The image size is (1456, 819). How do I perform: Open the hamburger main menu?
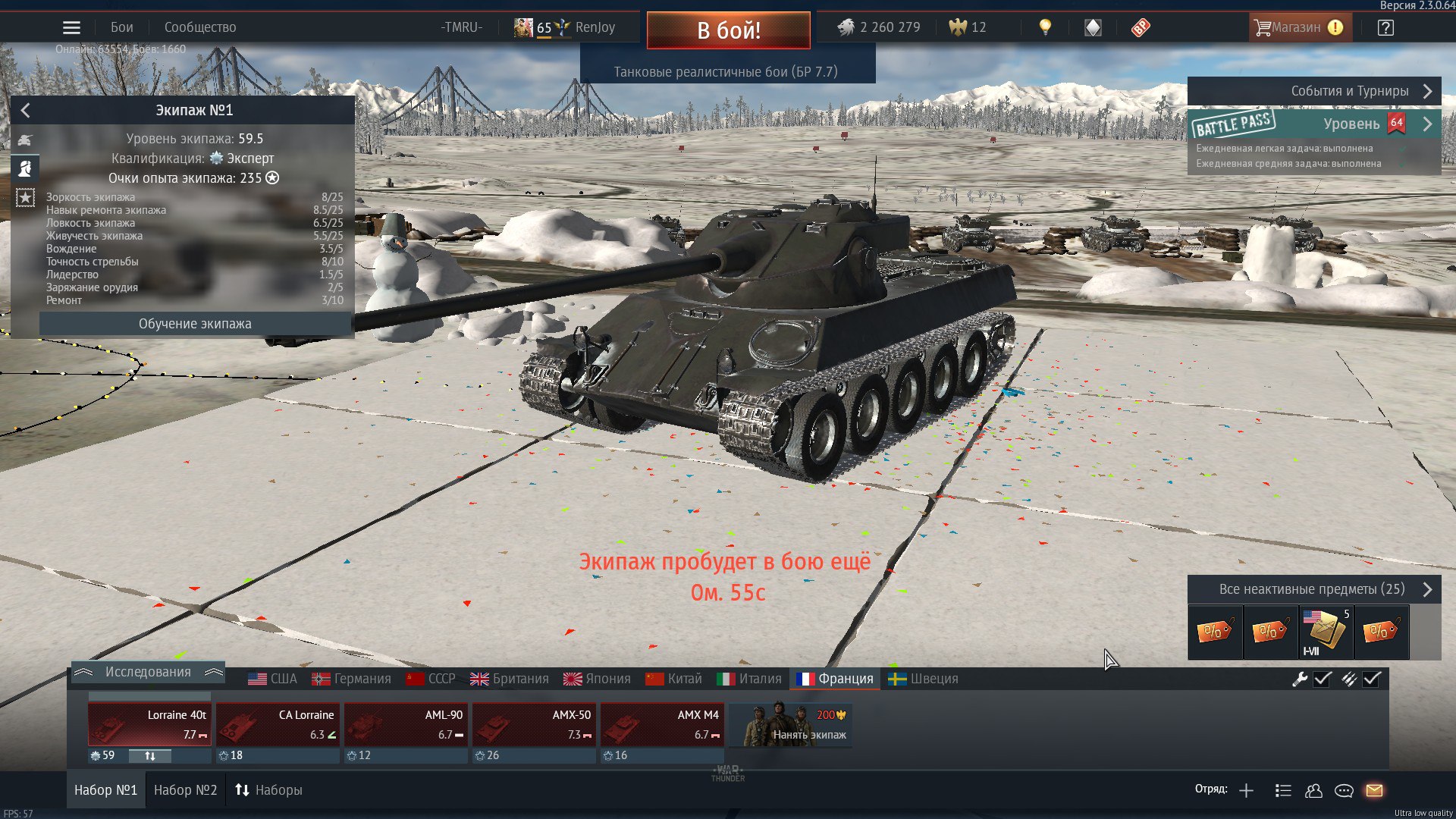[71, 28]
